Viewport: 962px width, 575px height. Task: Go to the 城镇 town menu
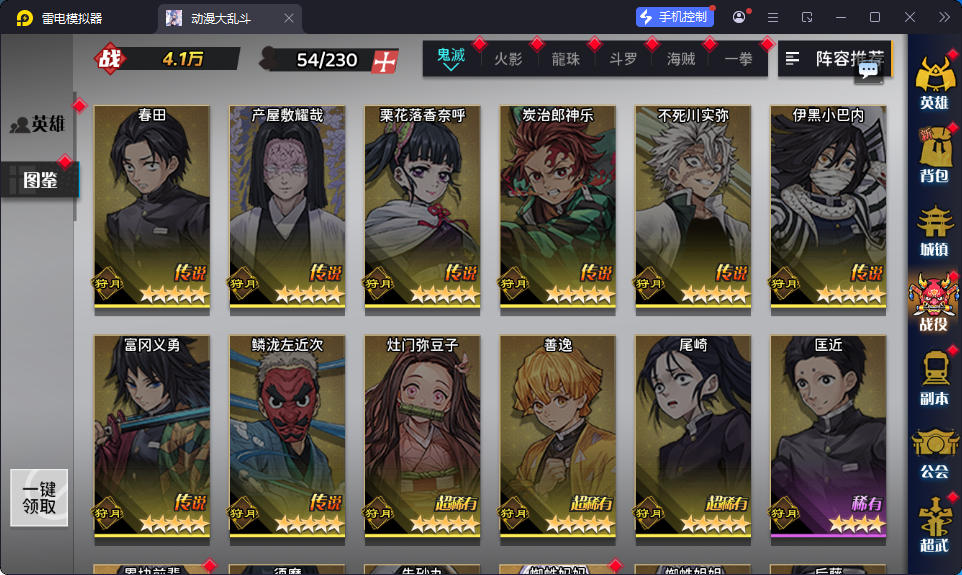coord(933,231)
